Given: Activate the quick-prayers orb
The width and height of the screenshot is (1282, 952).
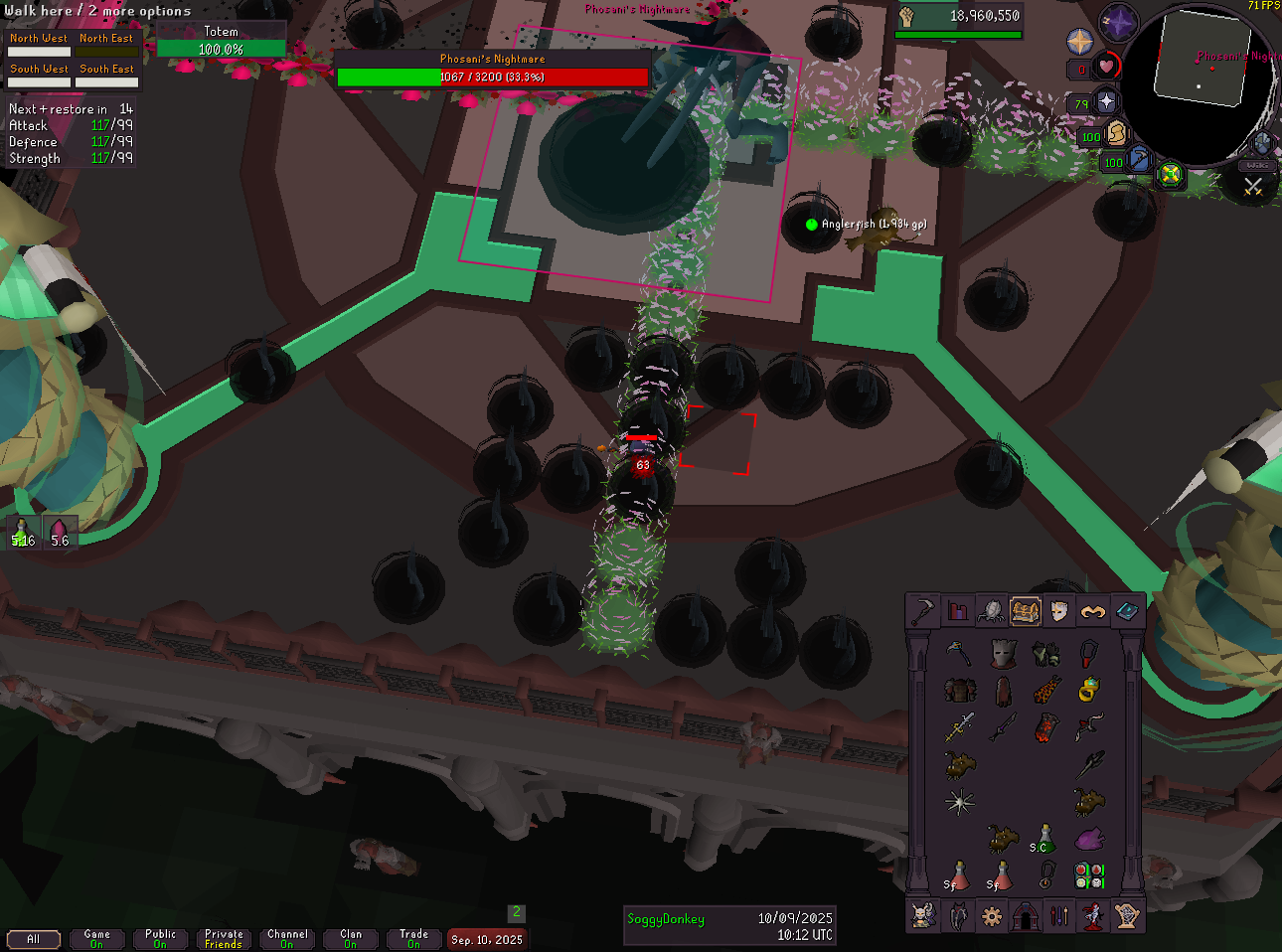Looking at the screenshot, I should 1105,102.
